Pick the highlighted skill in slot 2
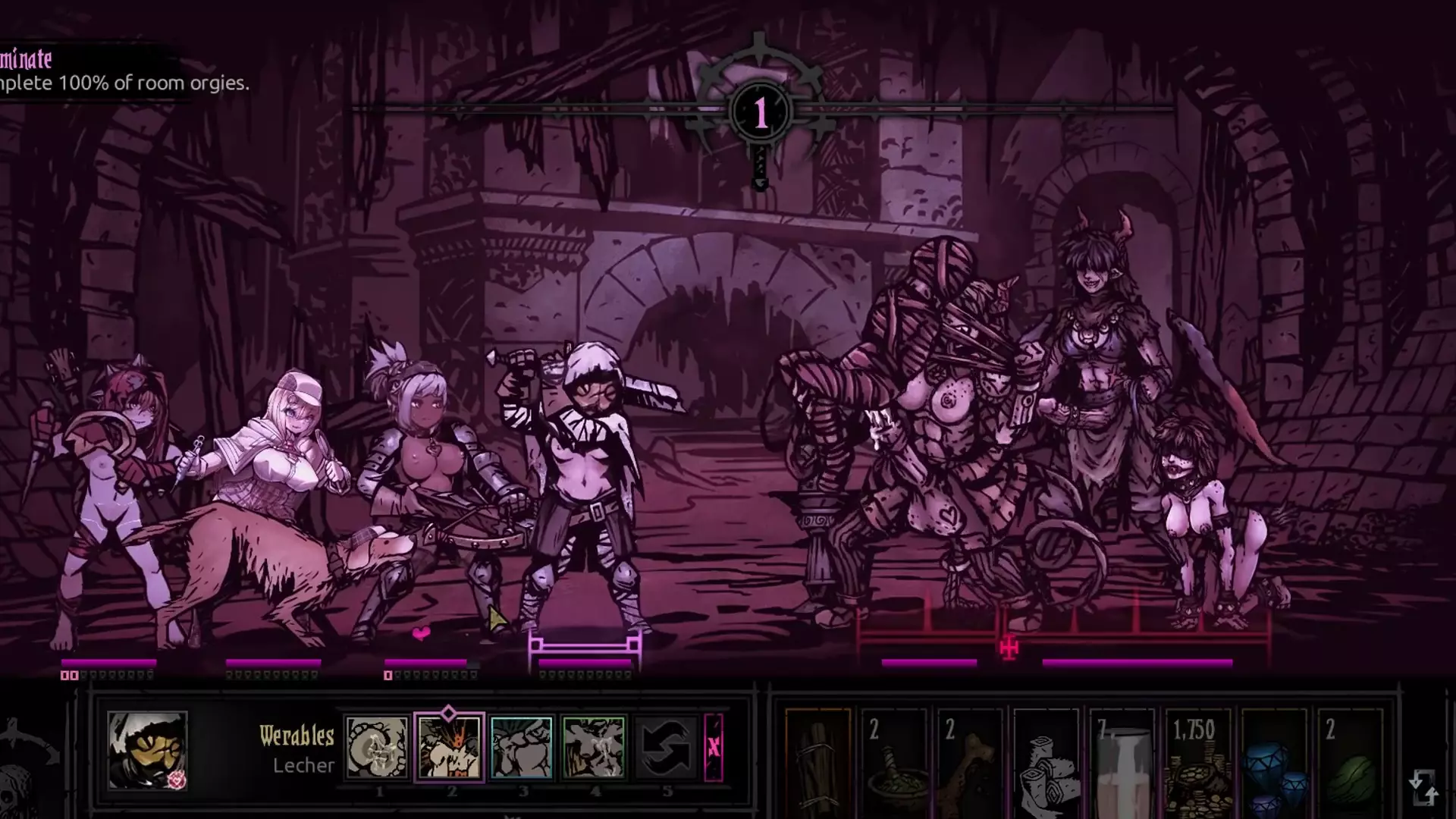The height and width of the screenshot is (819, 1456). pyautogui.click(x=449, y=748)
